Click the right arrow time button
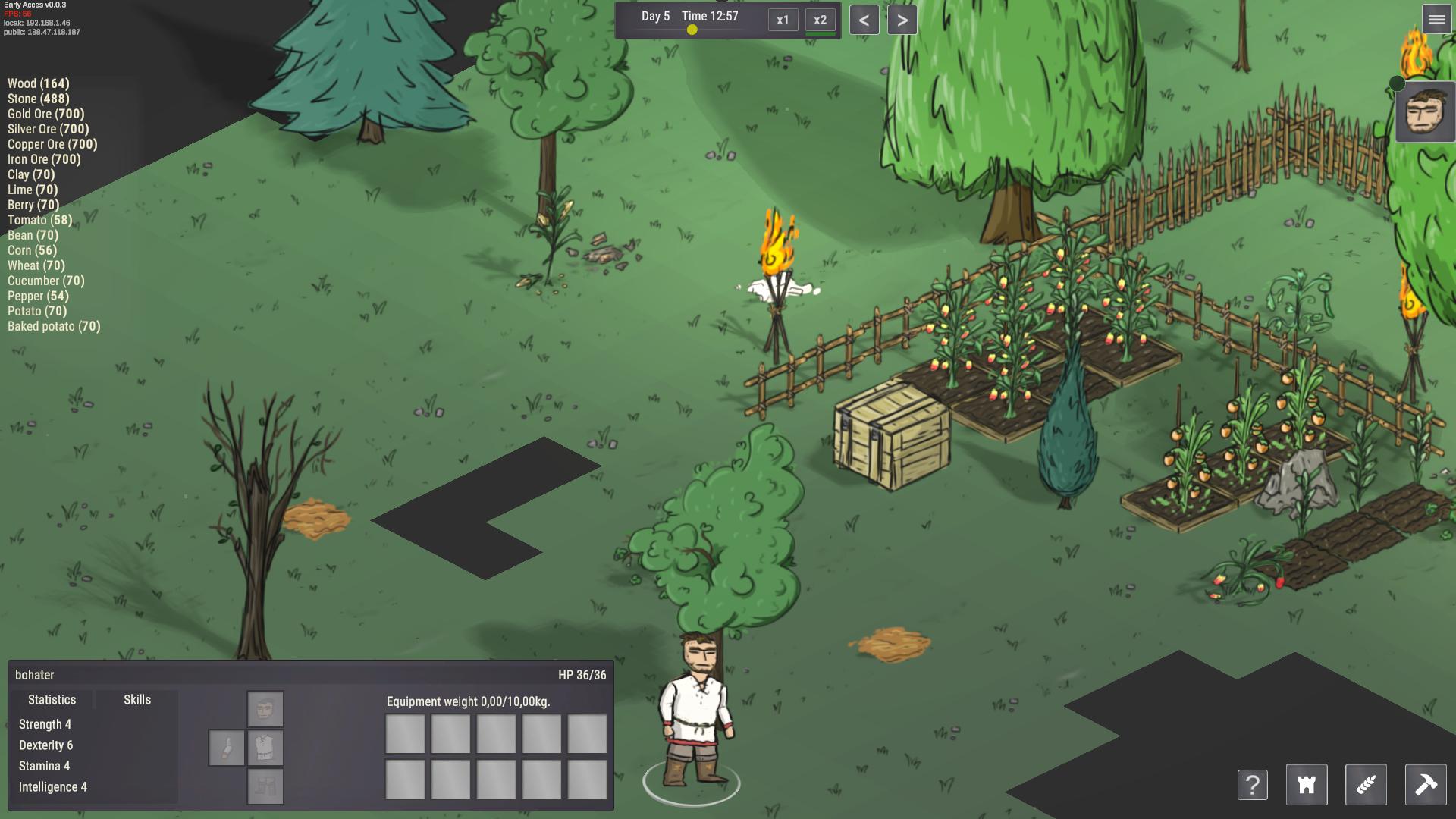 tap(902, 20)
